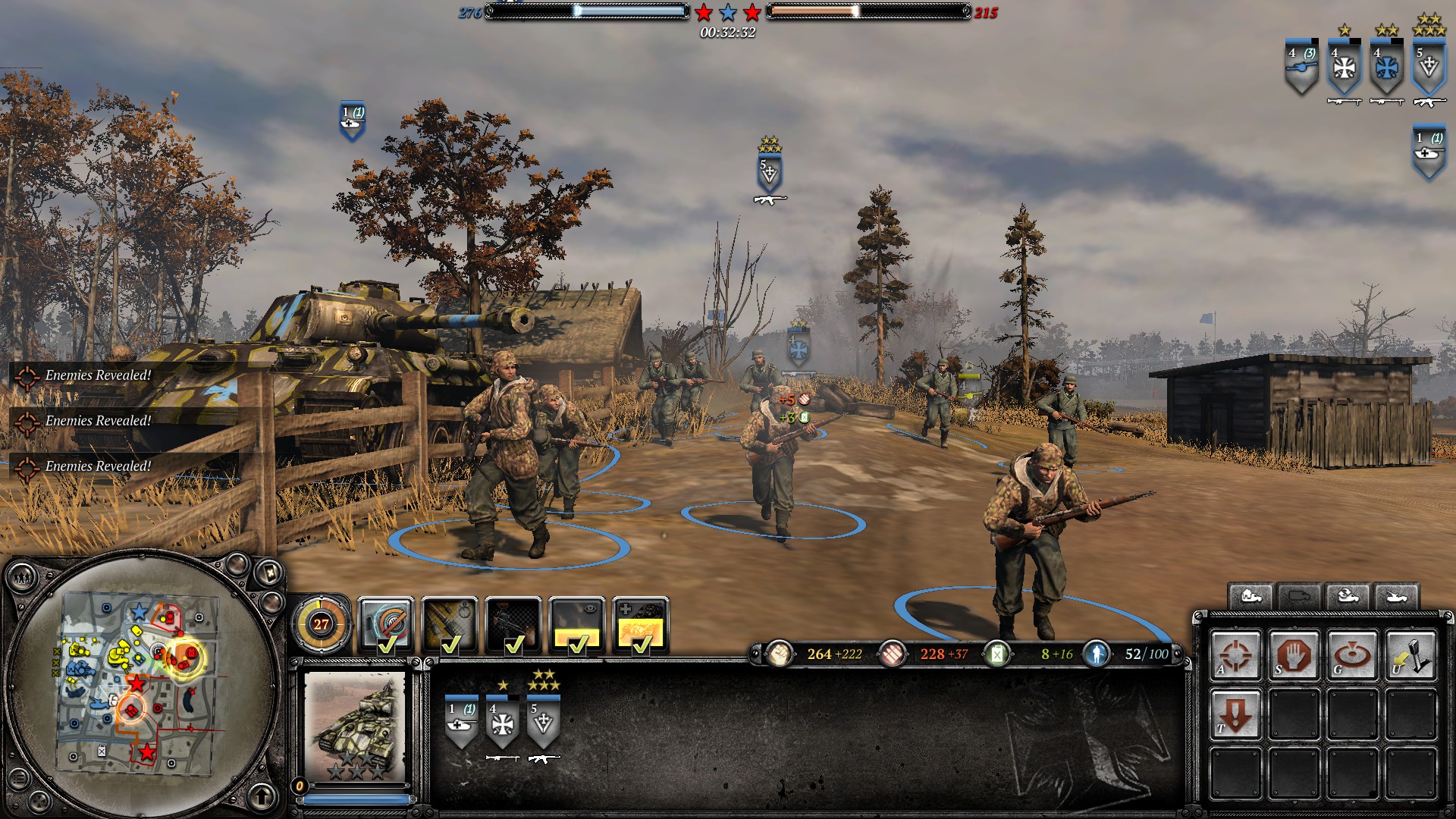This screenshot has height=819, width=1456.
Task: Order retreat with the down-arrow T command
Action: tap(1235, 714)
